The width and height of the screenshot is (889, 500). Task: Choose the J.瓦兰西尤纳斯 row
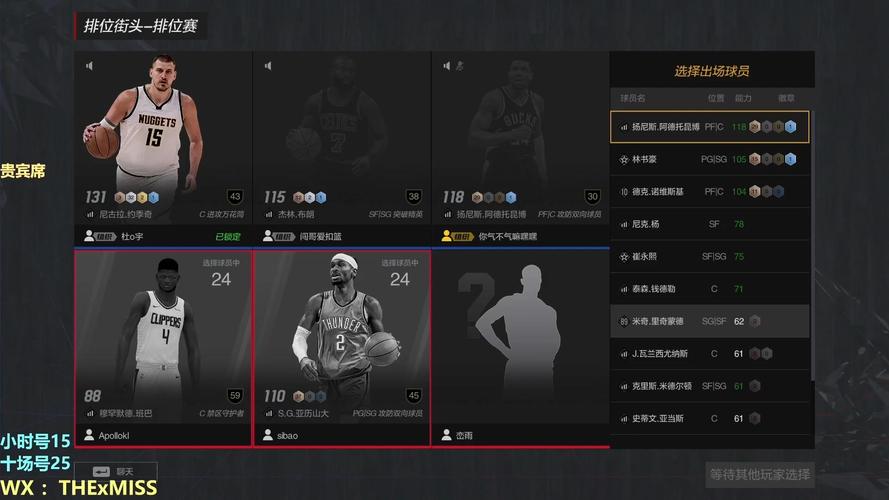point(709,353)
